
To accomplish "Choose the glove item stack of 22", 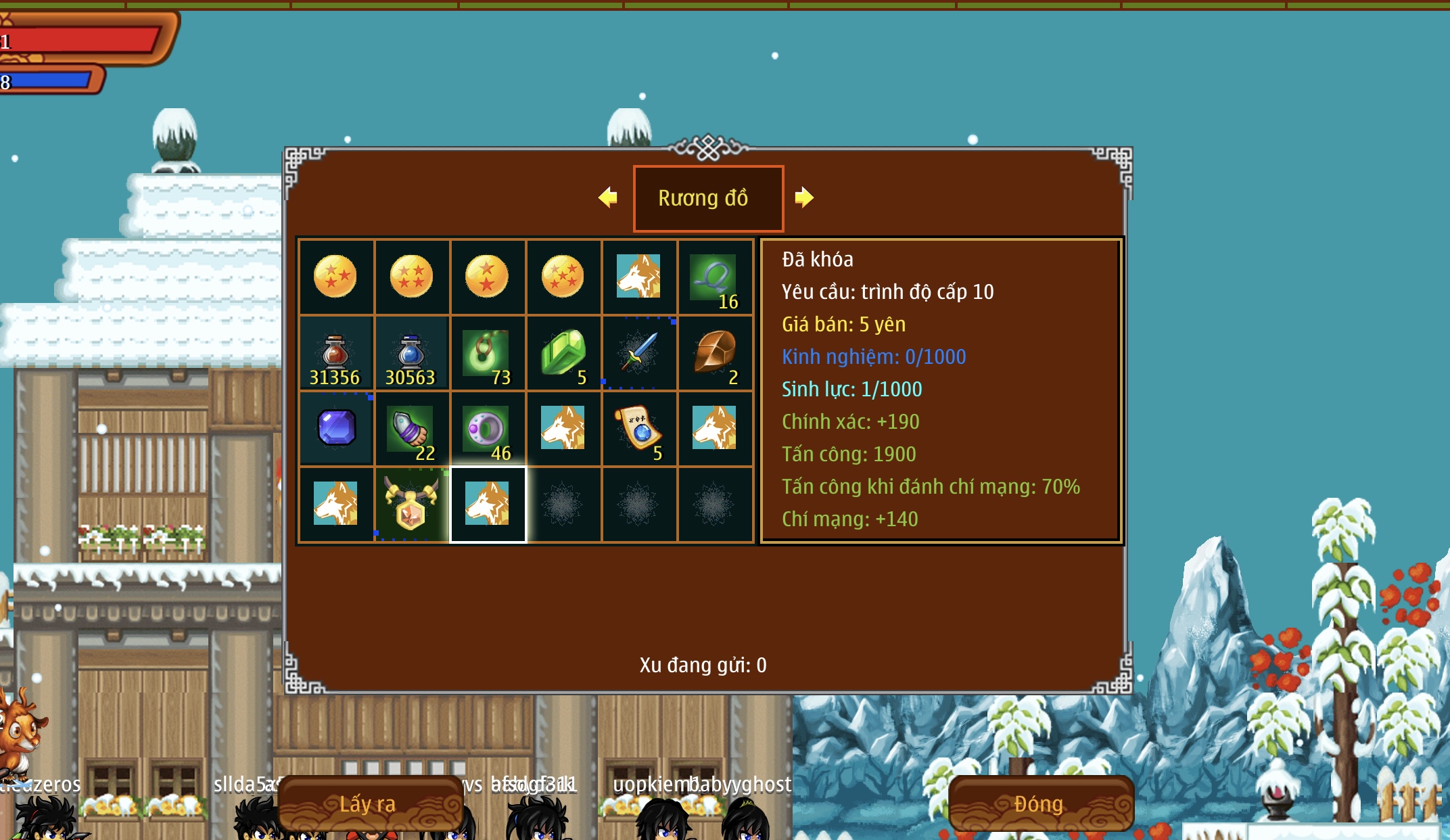I will click(411, 429).
